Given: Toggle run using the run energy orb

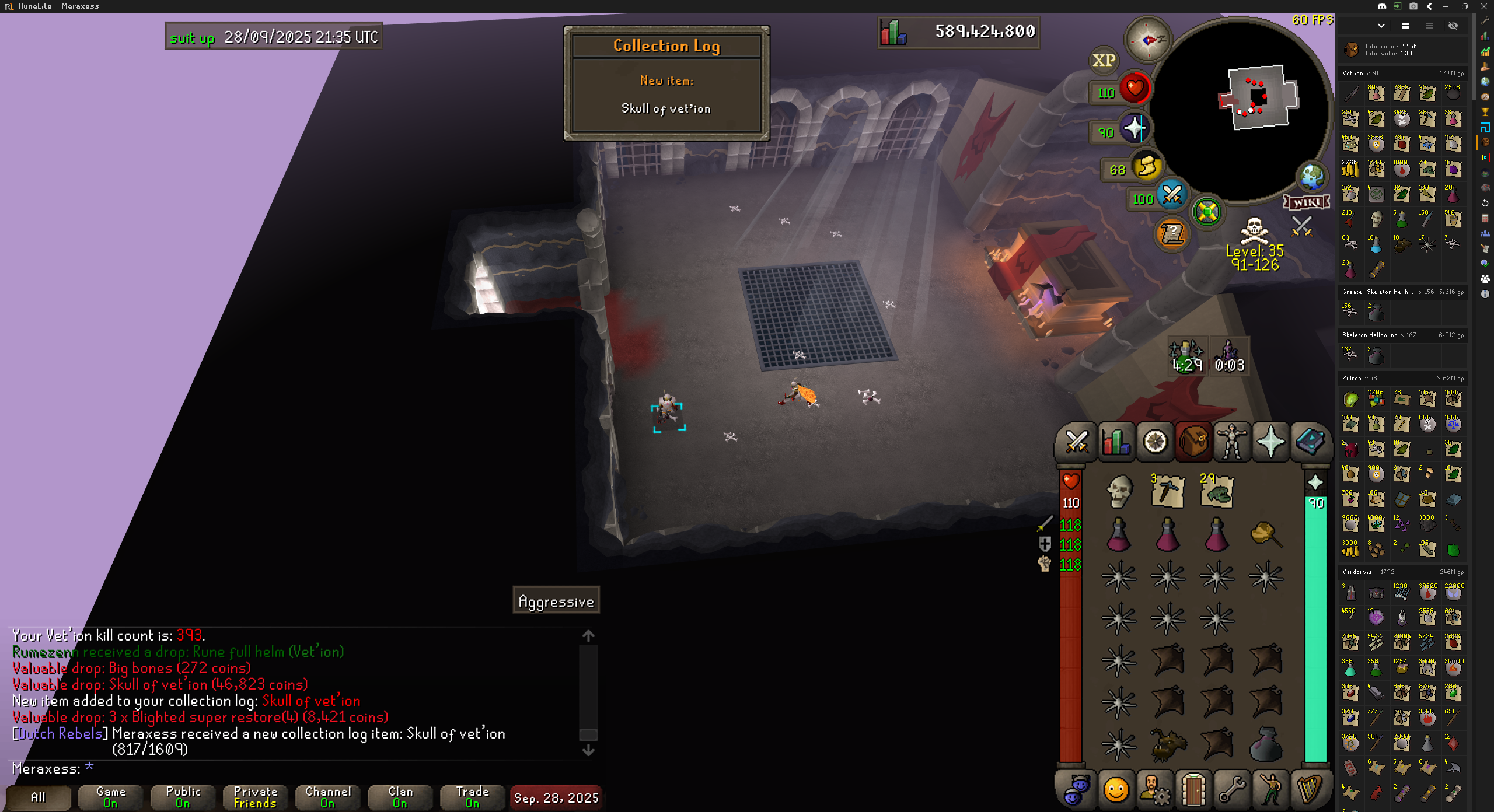Looking at the screenshot, I should (x=1146, y=167).
